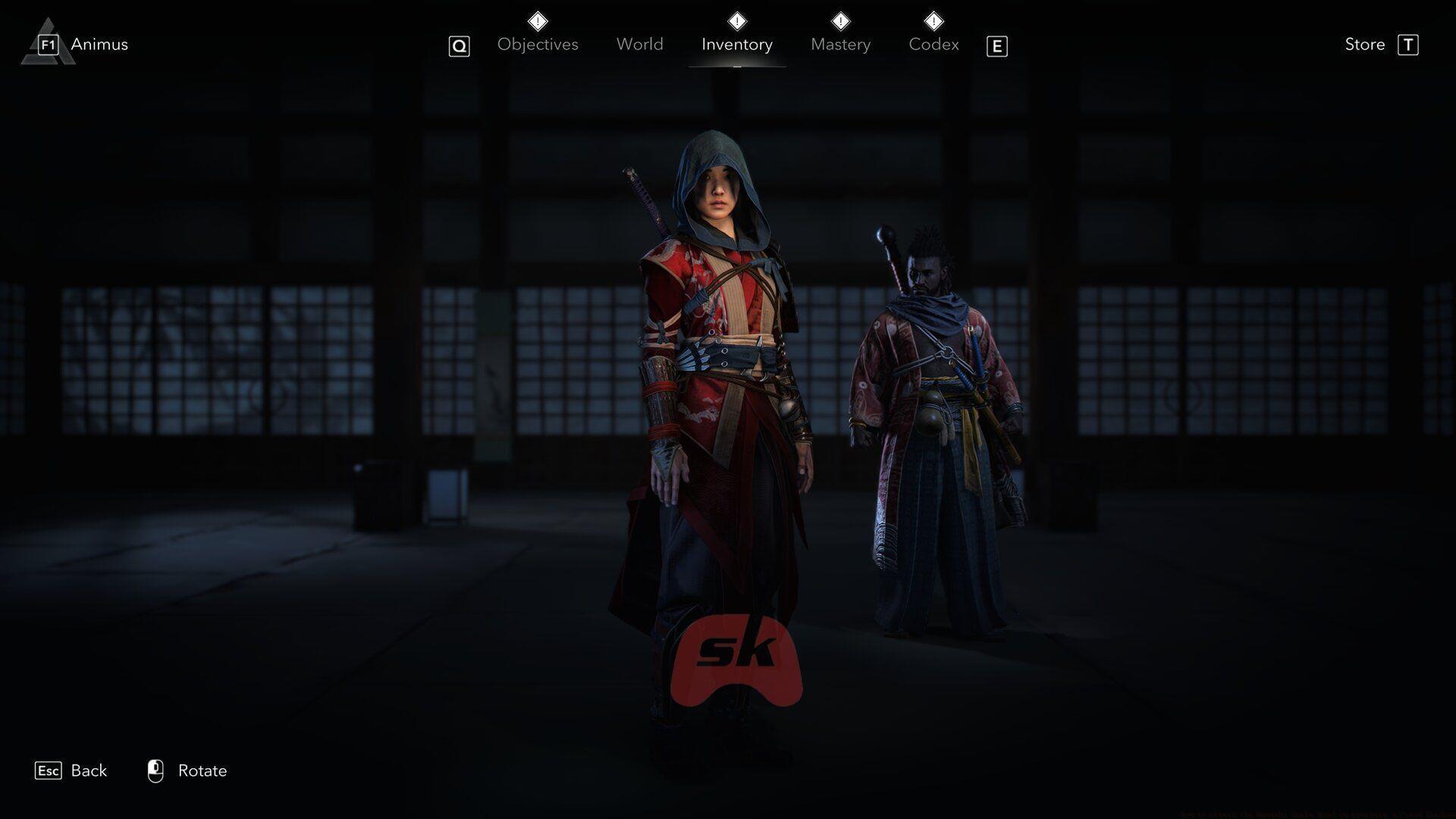Switch to the Objectives tab
The width and height of the screenshot is (1456, 819).
[x=537, y=44]
